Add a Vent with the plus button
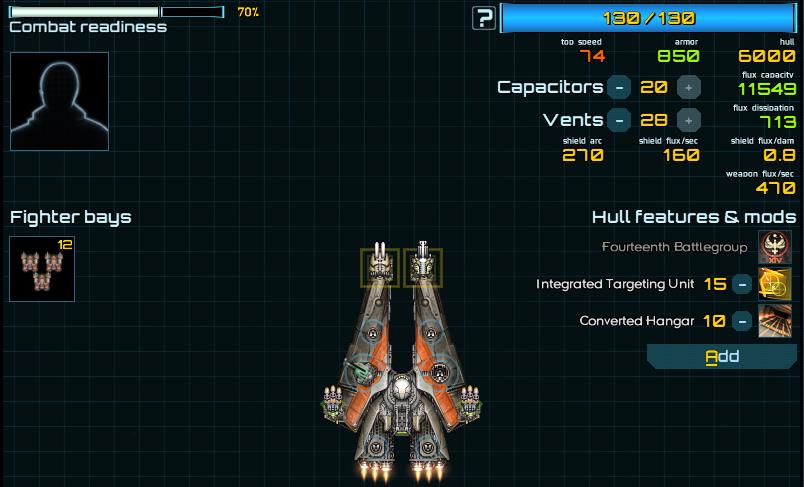Image resolution: width=804 pixels, height=487 pixels. 687,120
